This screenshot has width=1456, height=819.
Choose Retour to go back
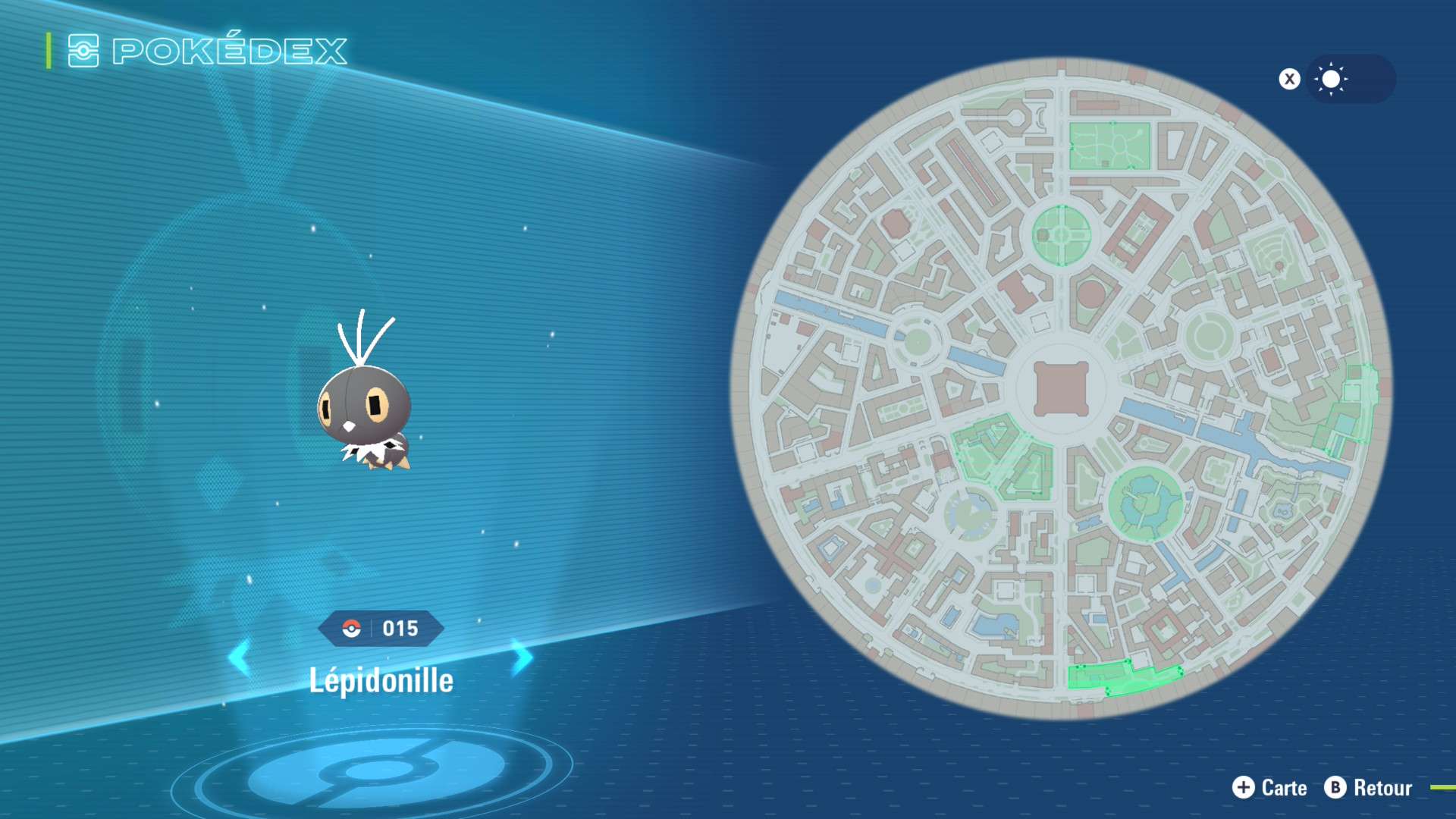click(x=1369, y=788)
